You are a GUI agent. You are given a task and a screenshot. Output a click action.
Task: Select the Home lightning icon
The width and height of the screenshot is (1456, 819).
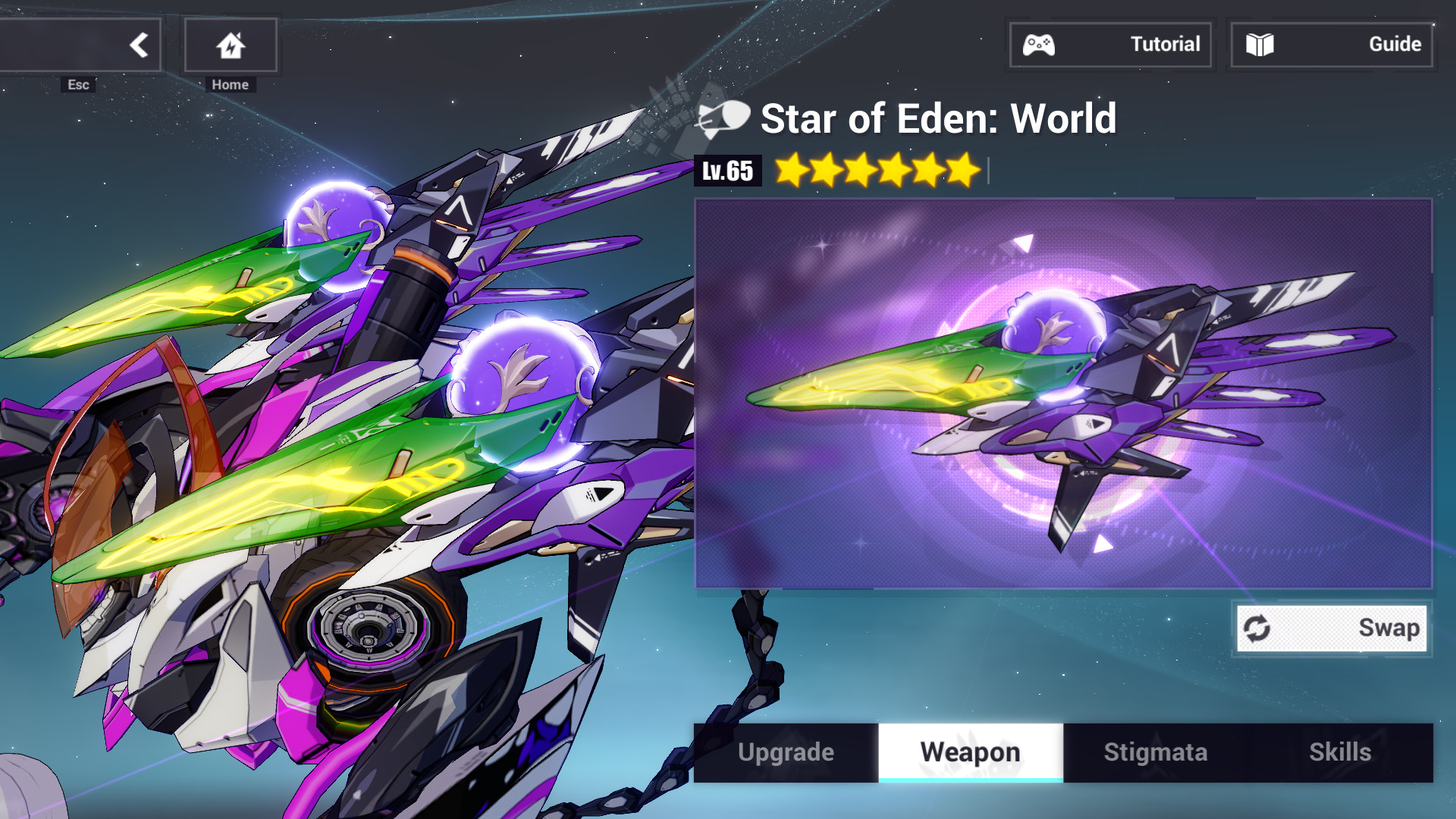[230, 45]
